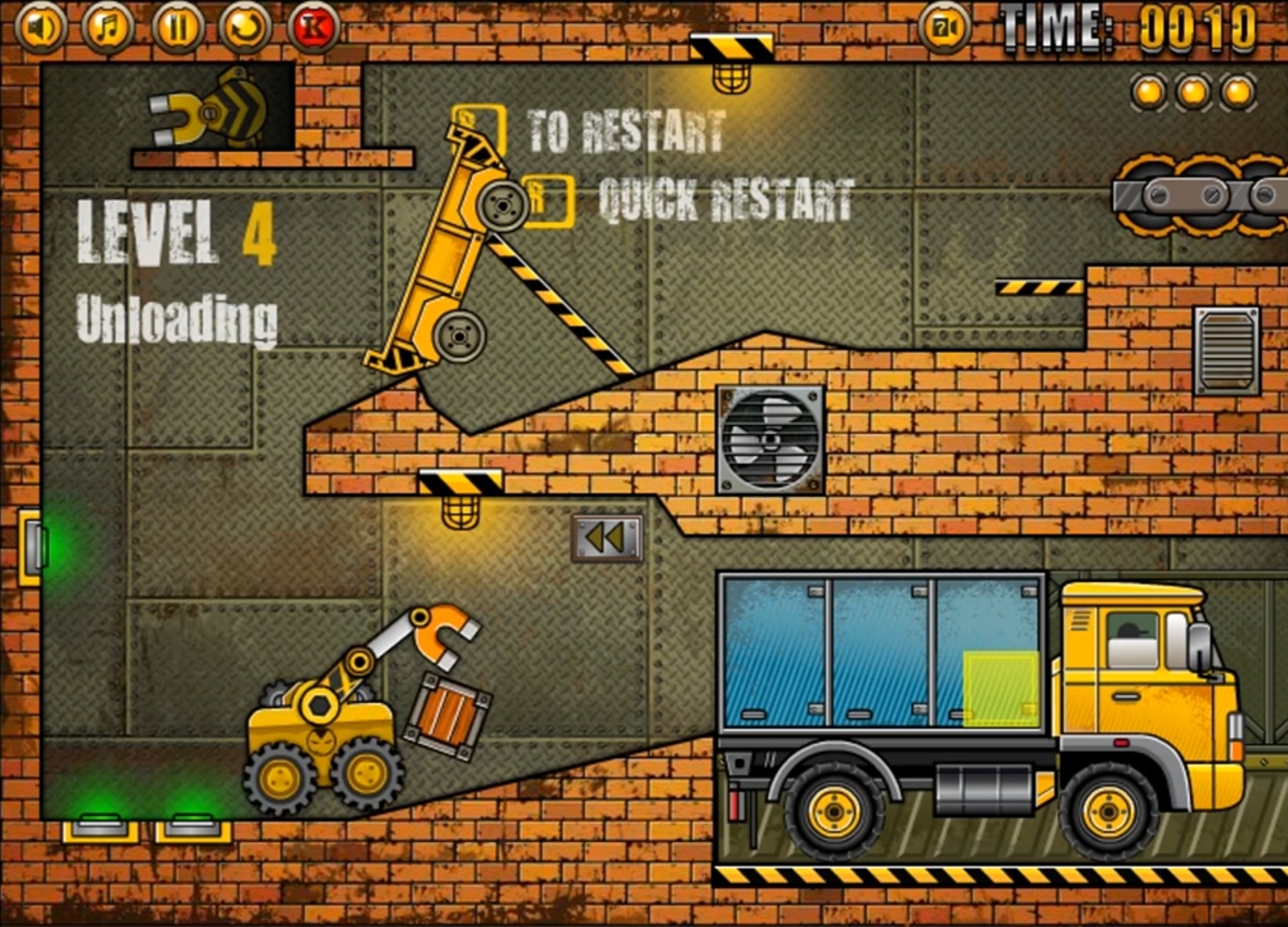The width and height of the screenshot is (1288, 927).
Task: Click the Level 4 Unloading title
Action: click(x=176, y=275)
